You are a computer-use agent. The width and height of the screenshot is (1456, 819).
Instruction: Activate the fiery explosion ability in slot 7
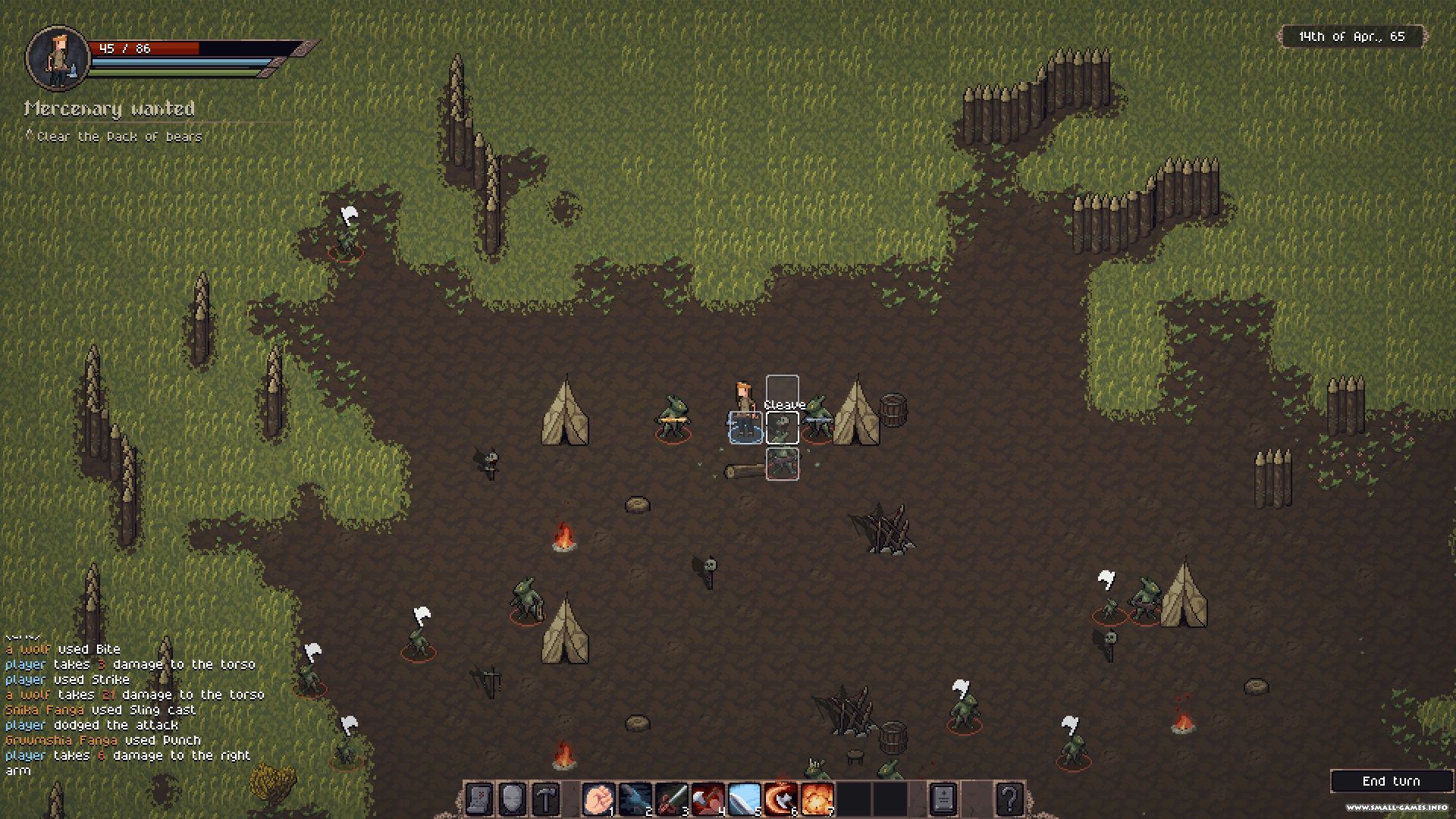(817, 799)
